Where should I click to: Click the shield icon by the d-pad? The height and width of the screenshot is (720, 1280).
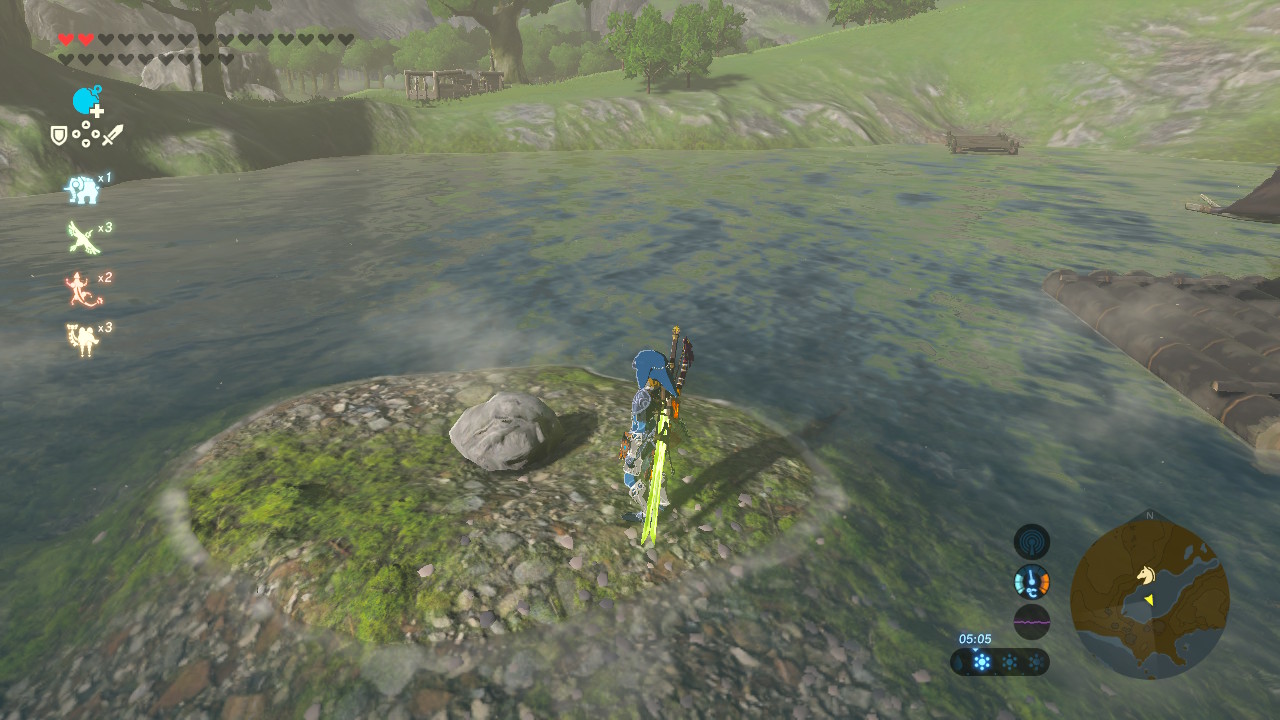tap(59, 134)
